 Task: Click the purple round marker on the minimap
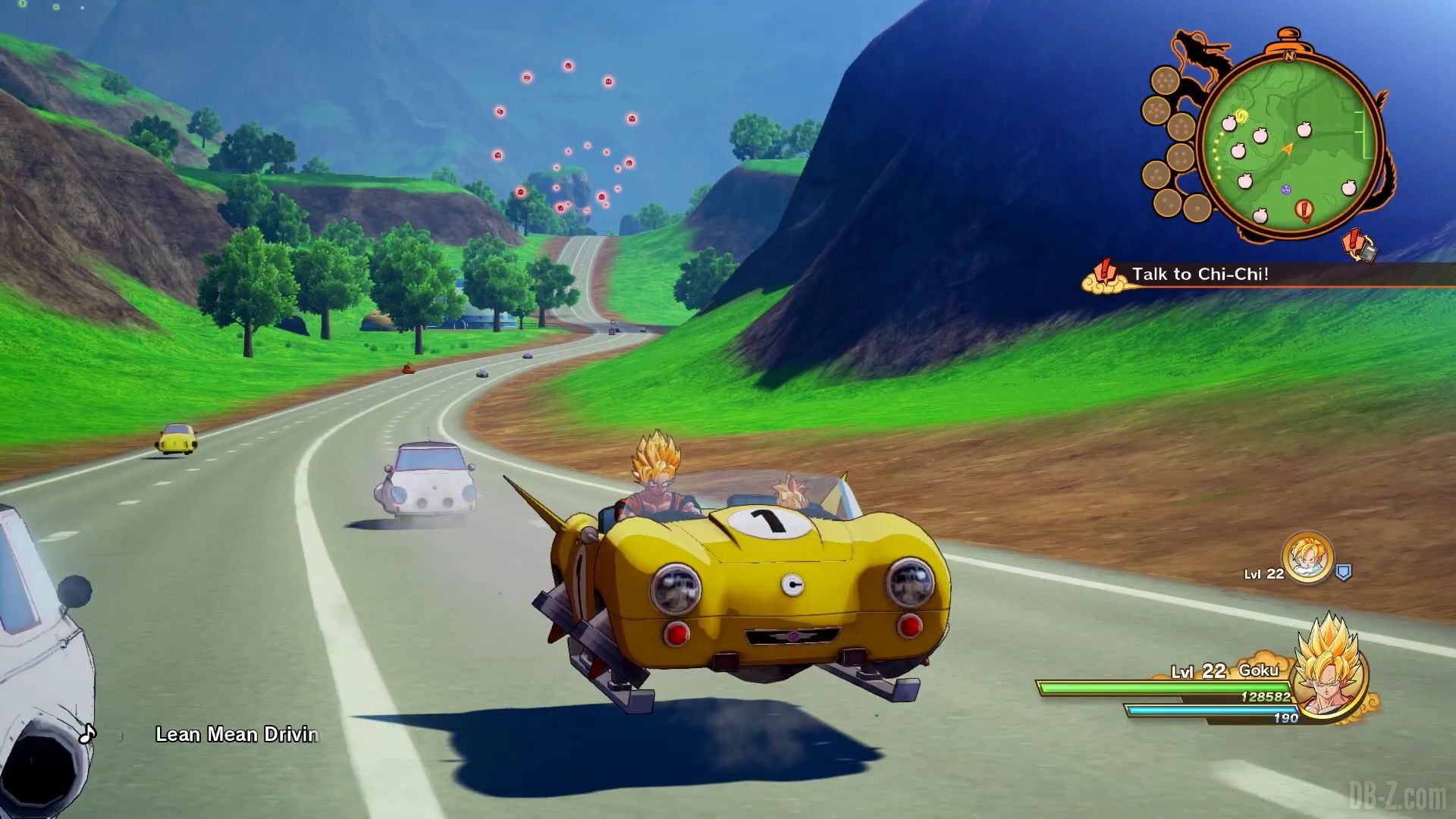[1286, 190]
